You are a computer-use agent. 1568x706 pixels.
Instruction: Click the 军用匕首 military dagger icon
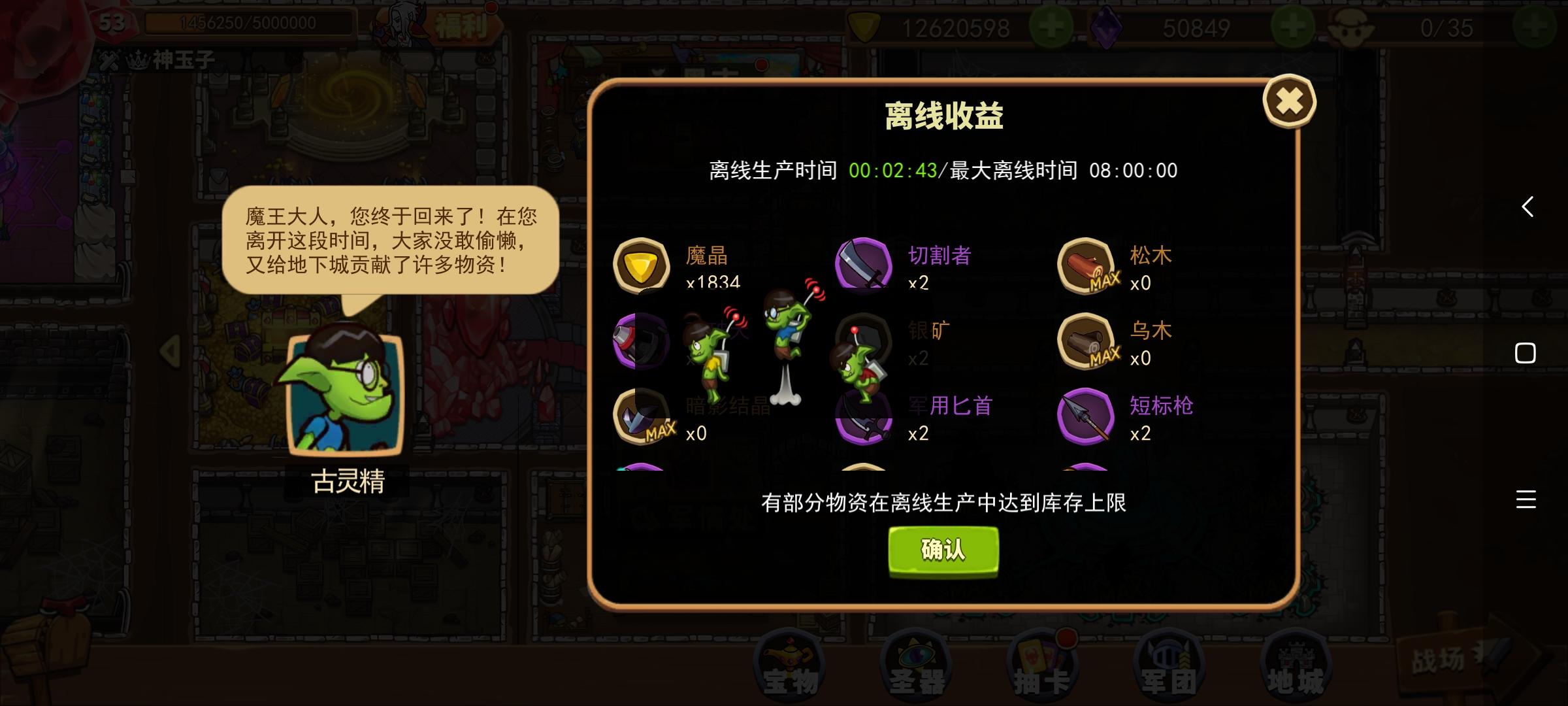coord(865,418)
